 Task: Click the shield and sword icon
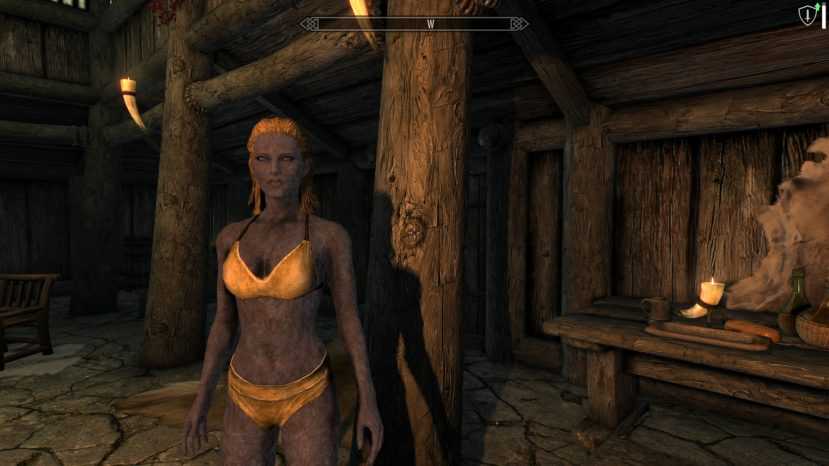[810, 15]
